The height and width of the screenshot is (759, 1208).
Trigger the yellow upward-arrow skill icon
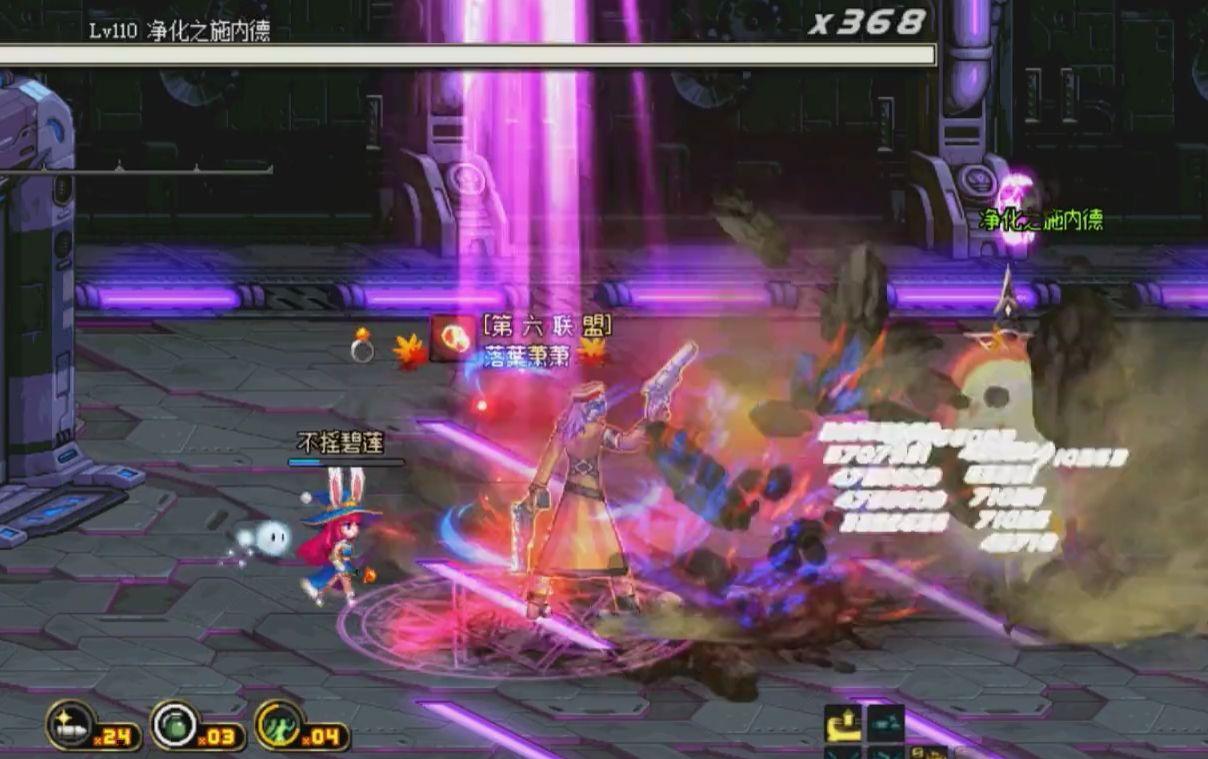[x=842, y=723]
